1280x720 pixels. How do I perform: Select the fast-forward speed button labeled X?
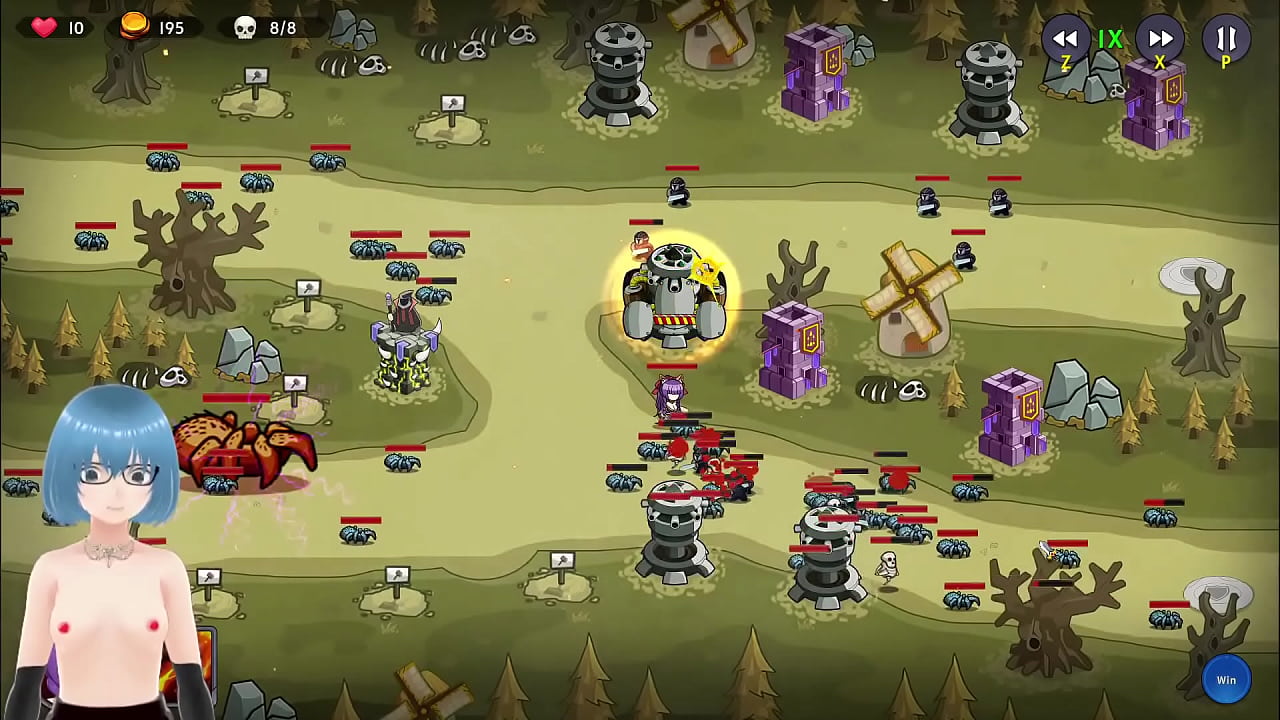1160,40
